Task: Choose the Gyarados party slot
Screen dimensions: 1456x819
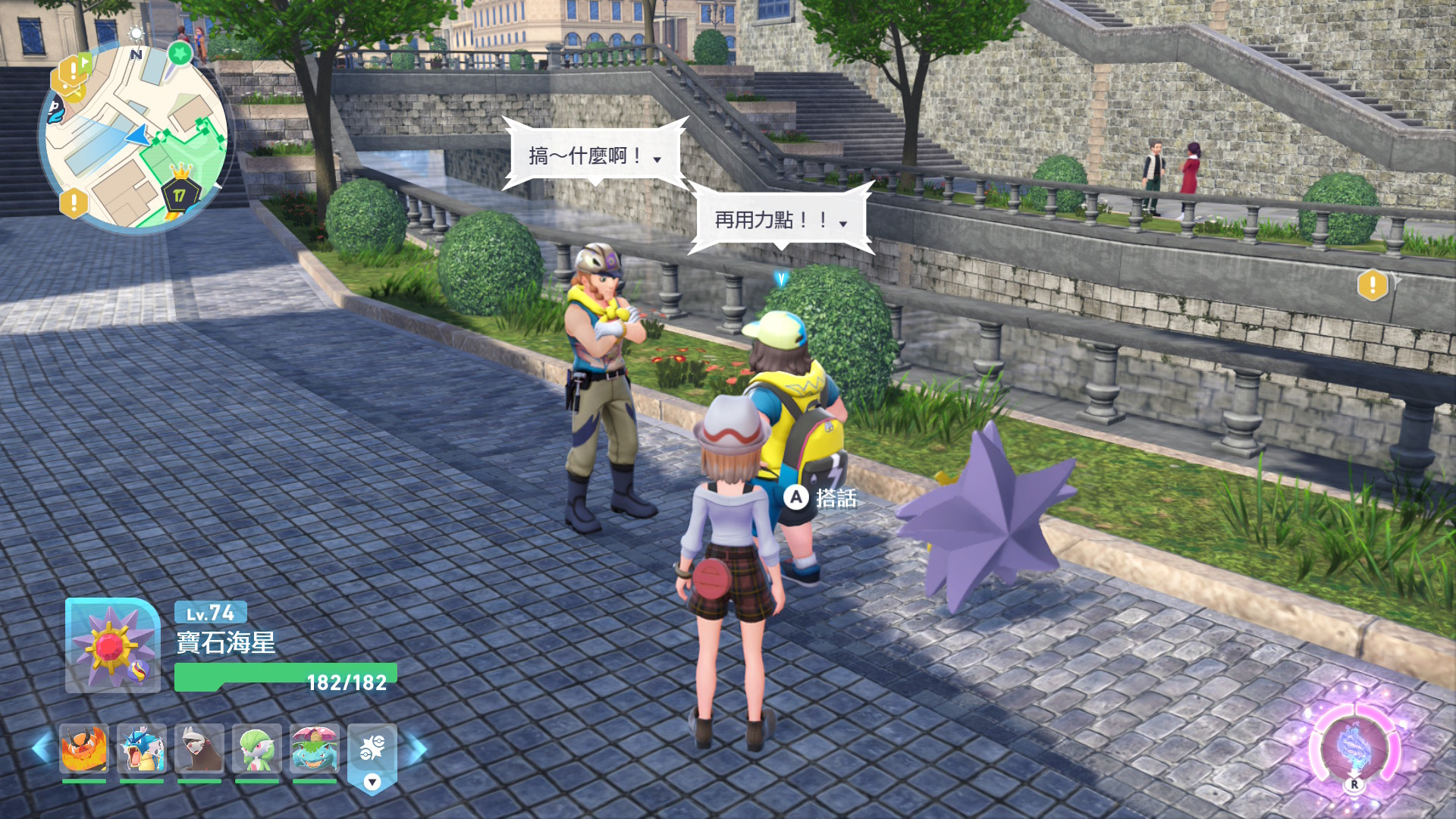Action: [x=142, y=748]
